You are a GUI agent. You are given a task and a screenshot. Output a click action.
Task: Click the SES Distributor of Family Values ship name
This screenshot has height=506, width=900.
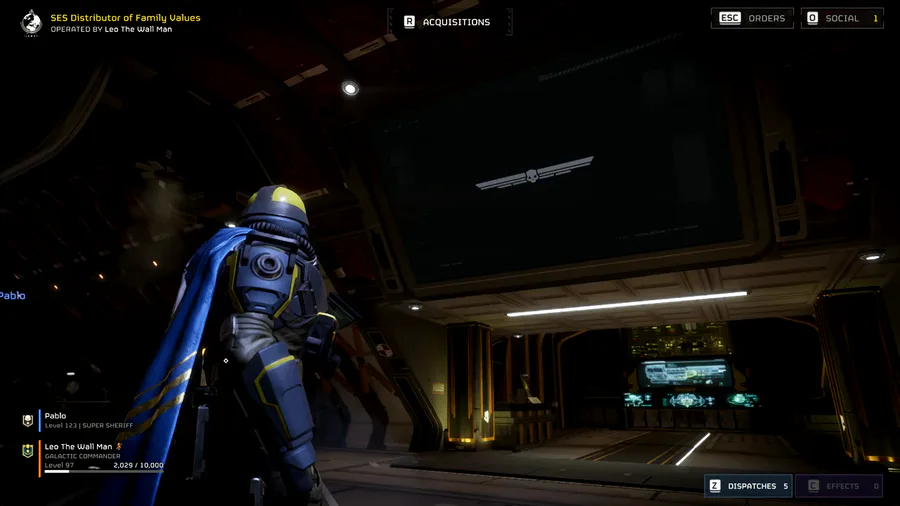(125, 18)
